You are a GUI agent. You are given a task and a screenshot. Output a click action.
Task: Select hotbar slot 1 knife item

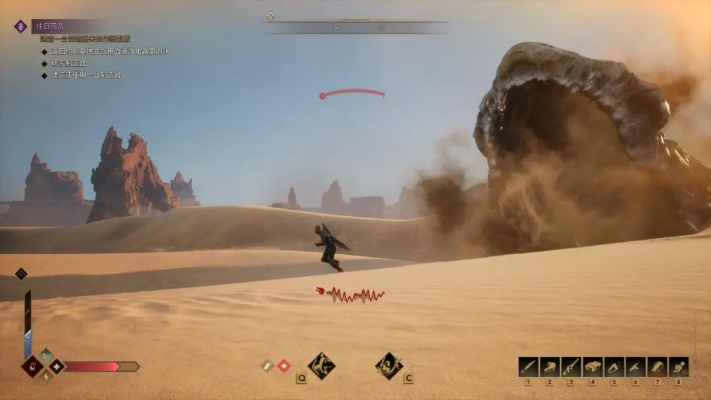[528, 367]
